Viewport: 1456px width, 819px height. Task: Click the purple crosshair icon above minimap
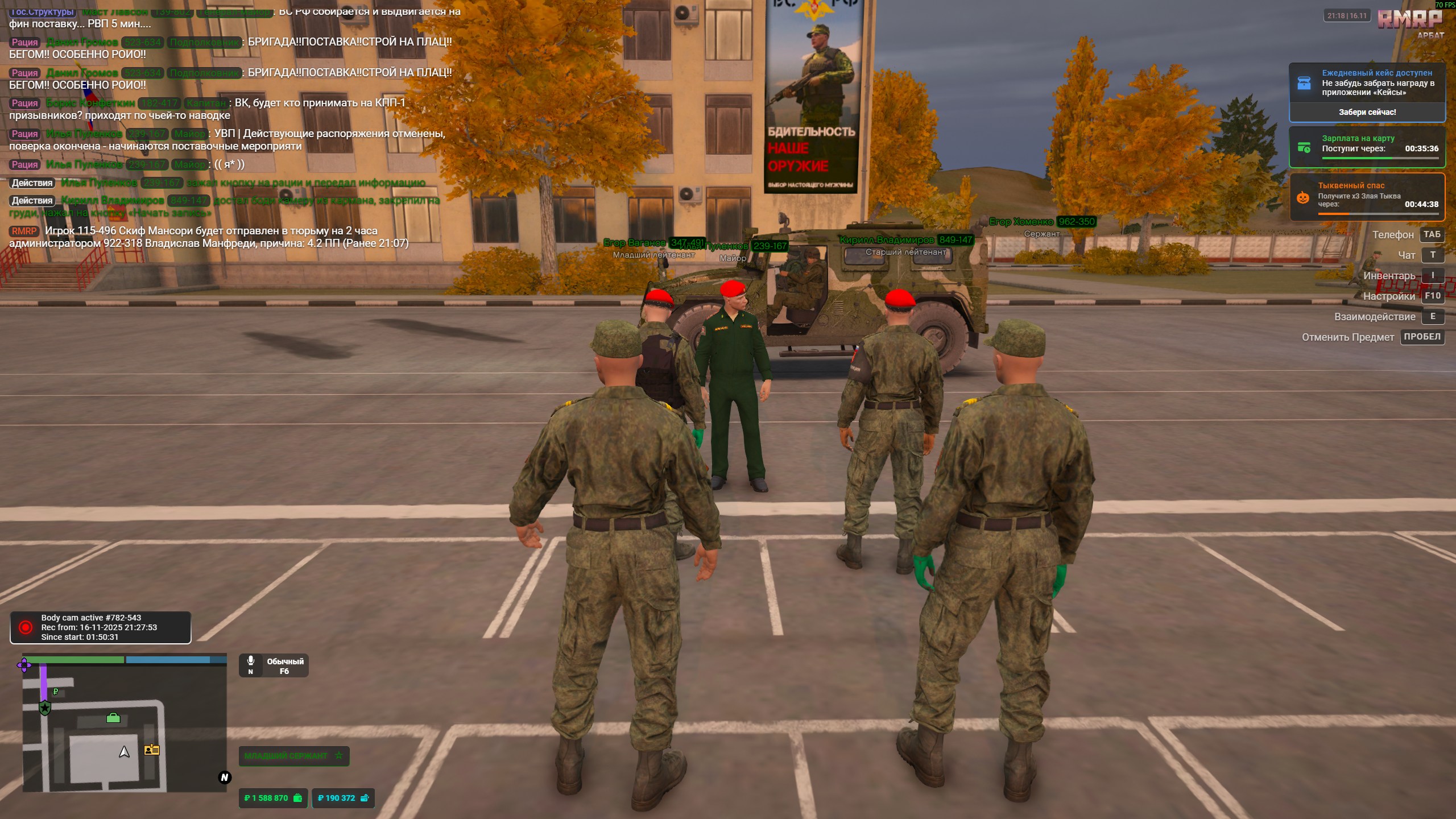coord(24,664)
